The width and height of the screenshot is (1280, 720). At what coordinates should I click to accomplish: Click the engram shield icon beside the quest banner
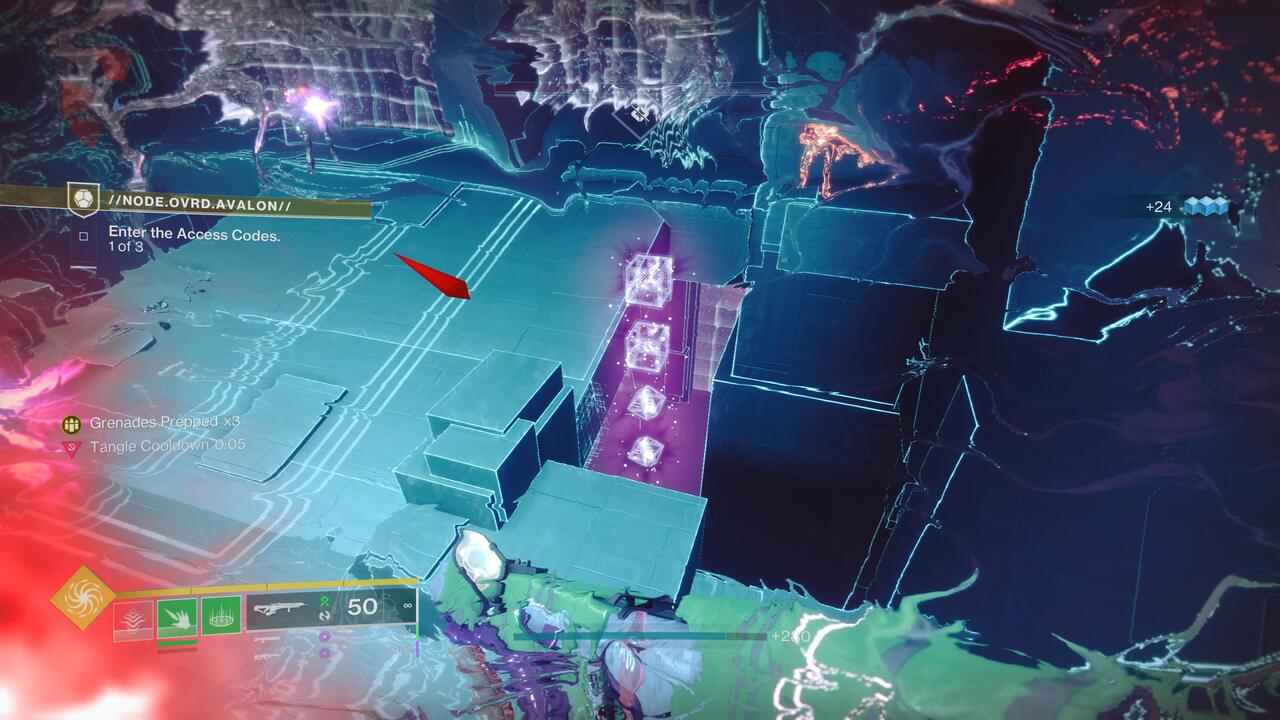coord(84,200)
